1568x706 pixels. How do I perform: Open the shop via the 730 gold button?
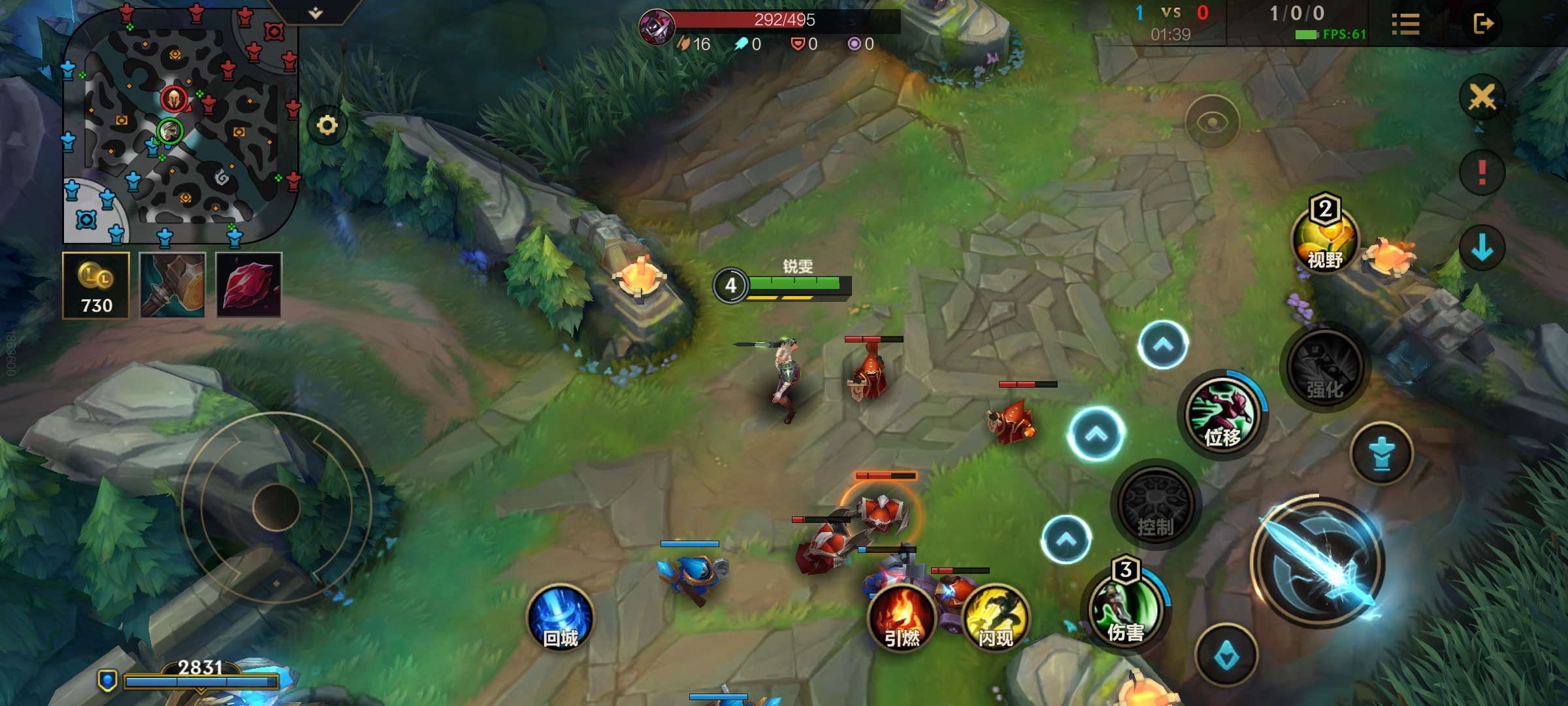96,286
